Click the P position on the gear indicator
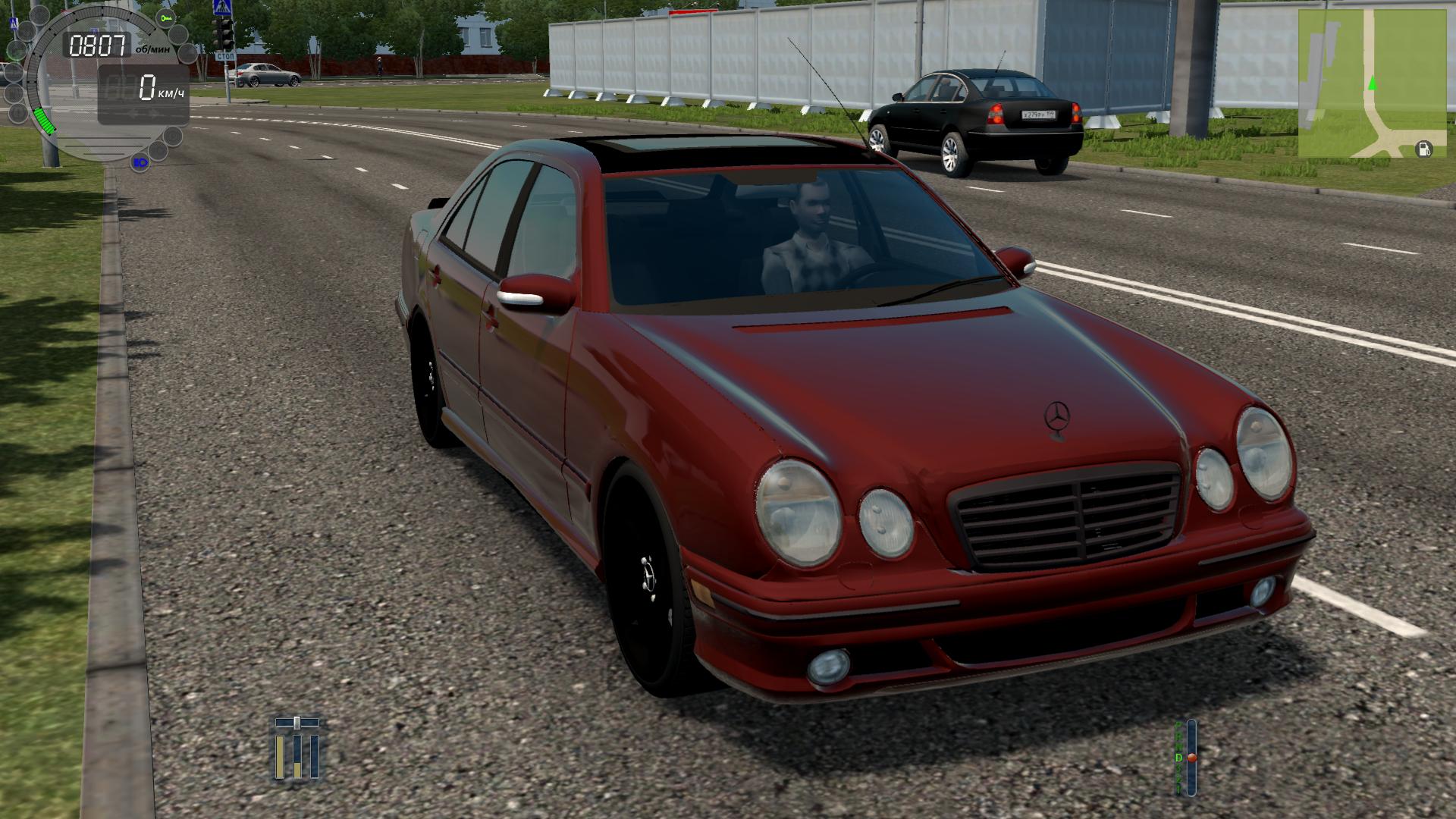 point(1178,726)
